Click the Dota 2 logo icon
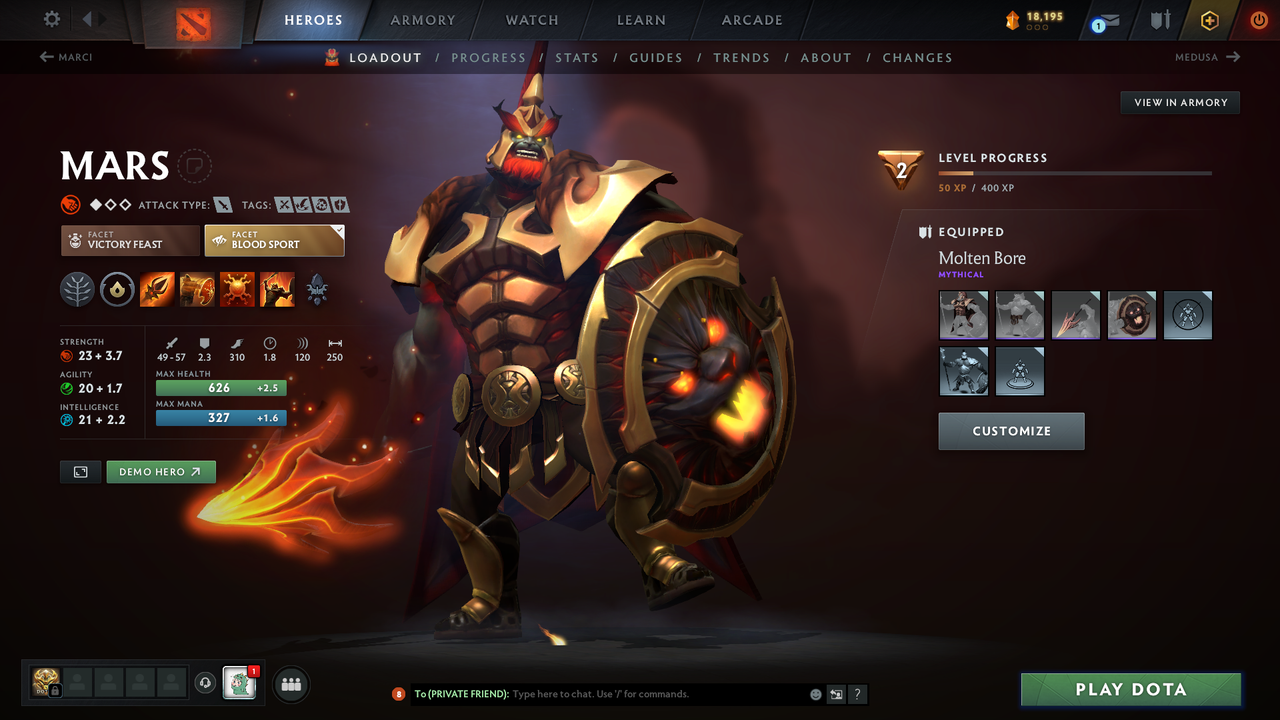Image resolution: width=1280 pixels, height=720 pixels. (195, 21)
